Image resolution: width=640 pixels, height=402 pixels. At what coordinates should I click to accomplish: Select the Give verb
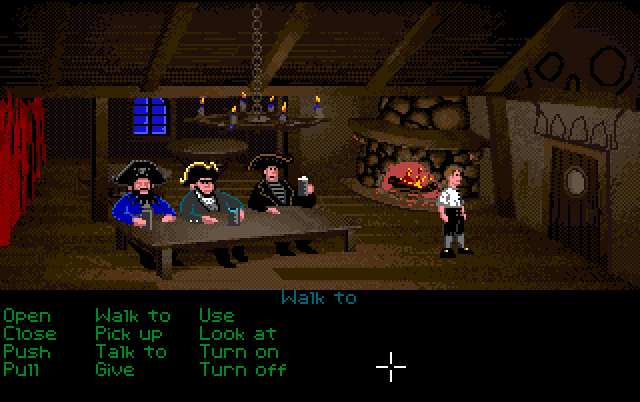[115, 370]
